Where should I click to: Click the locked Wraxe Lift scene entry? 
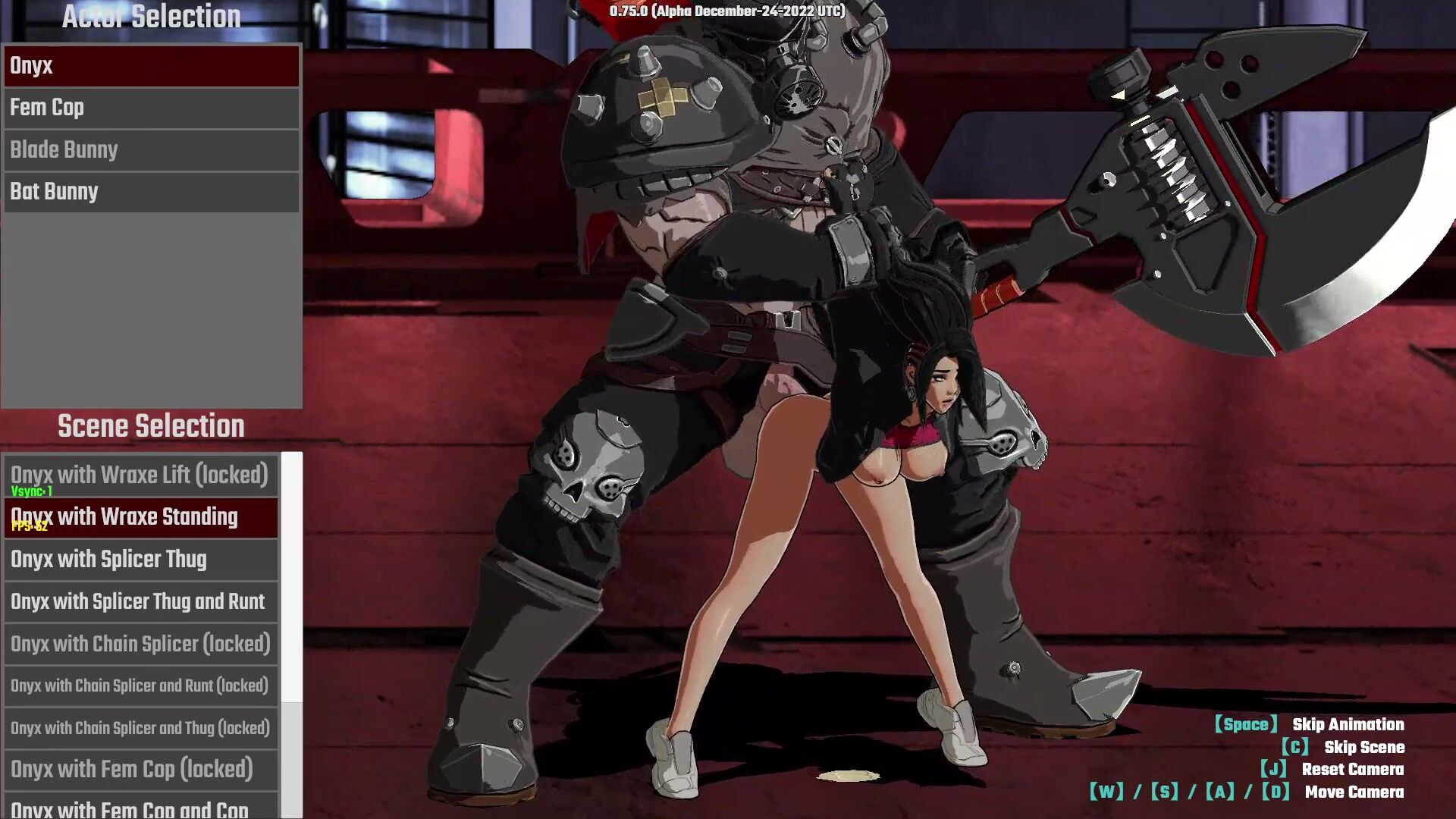(141, 475)
